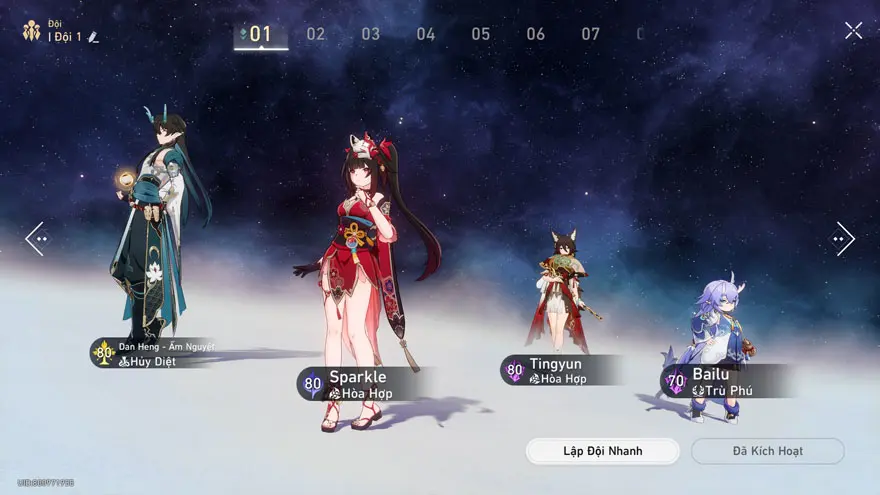Close the team setup screen
The height and width of the screenshot is (495, 880).
click(x=853, y=31)
